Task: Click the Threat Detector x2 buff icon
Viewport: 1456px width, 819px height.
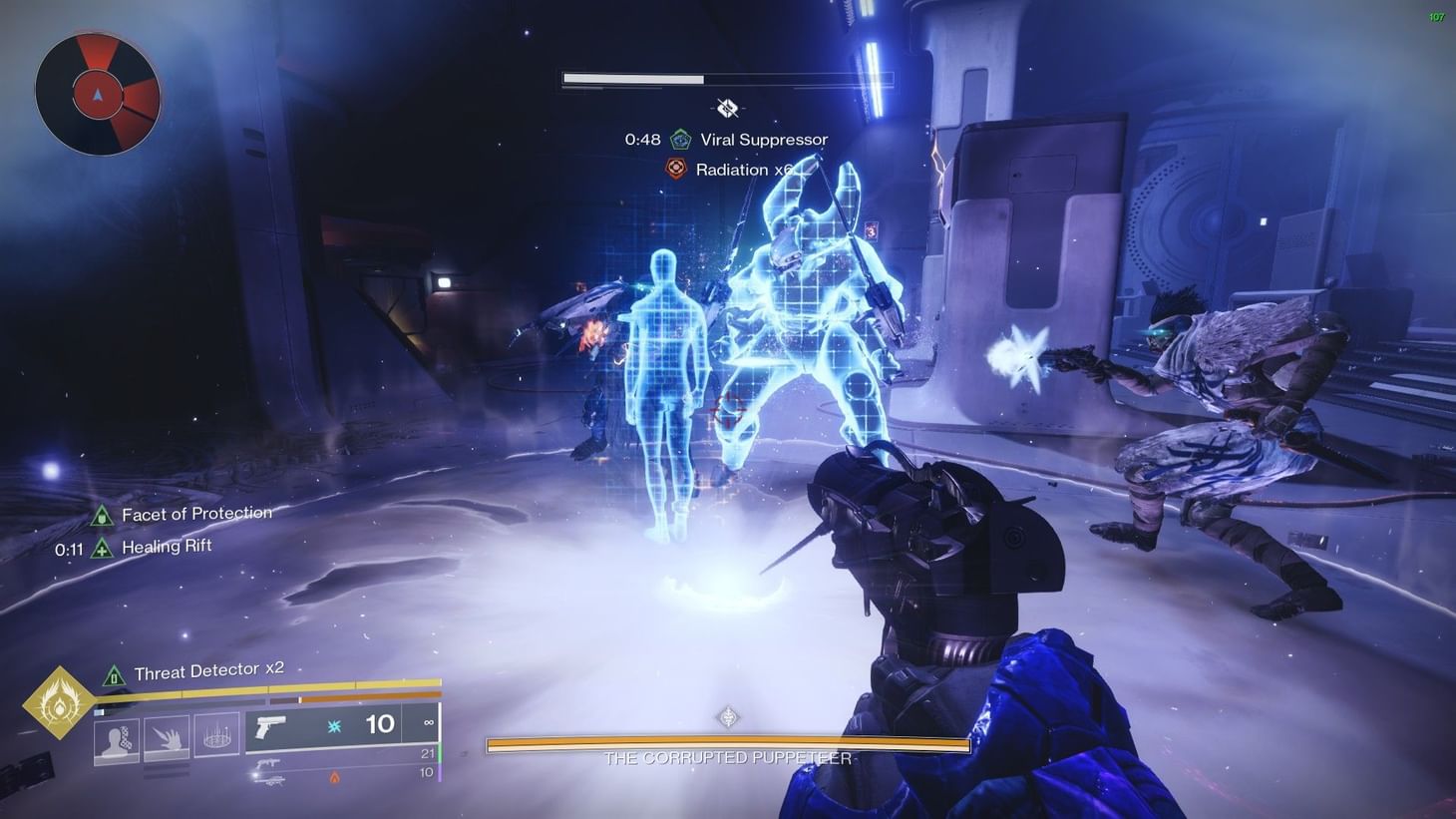Action: [x=113, y=676]
